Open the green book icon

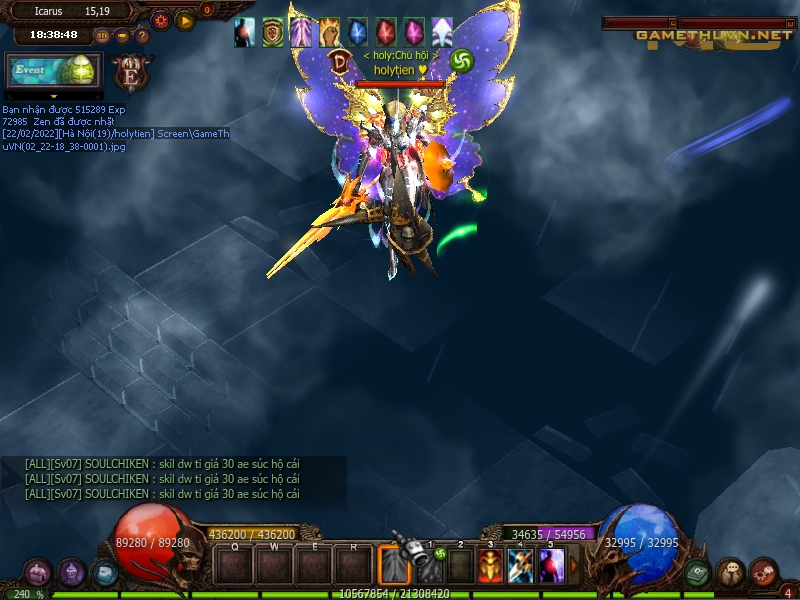pos(698,572)
